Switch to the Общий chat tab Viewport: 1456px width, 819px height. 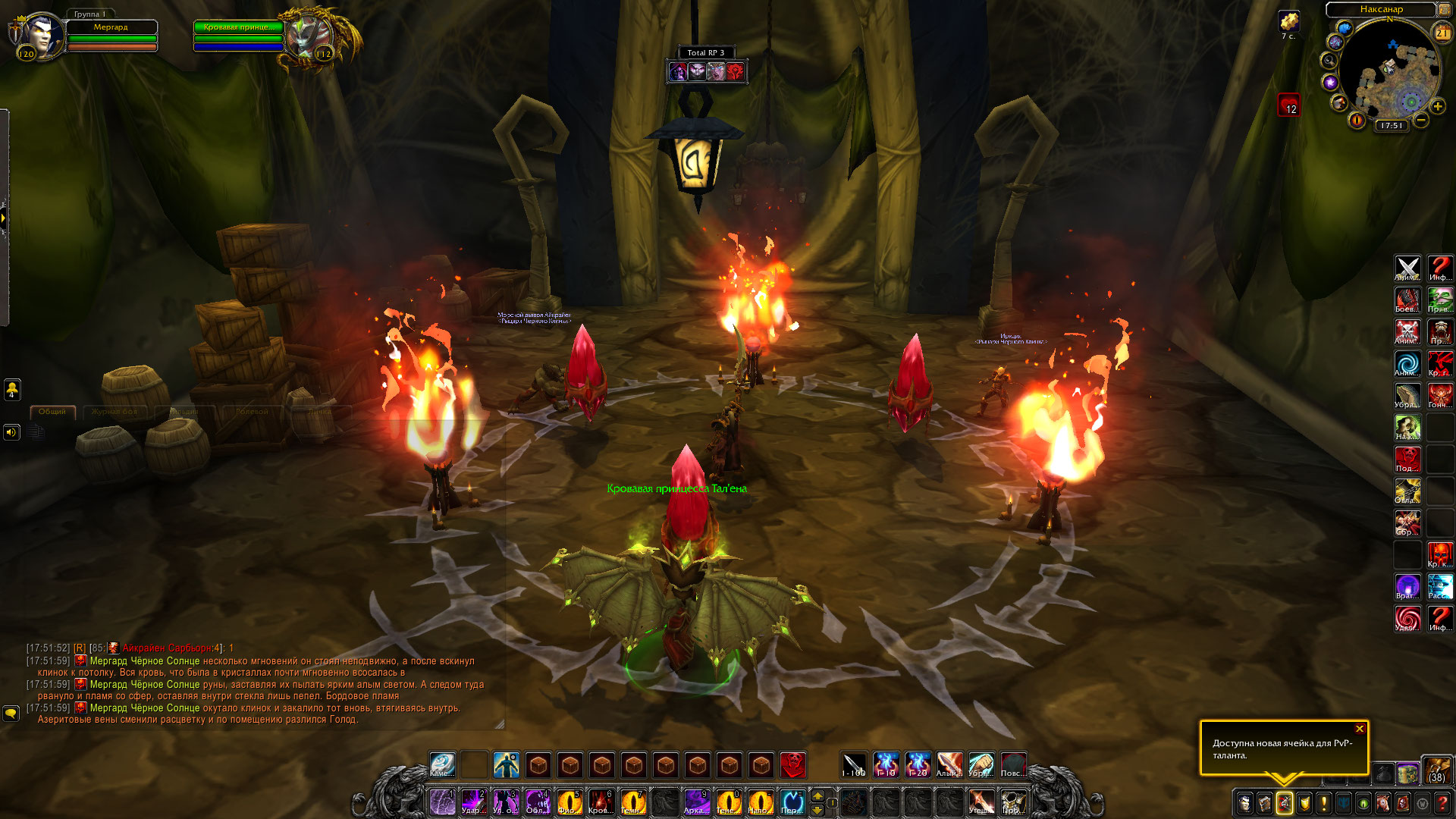(52, 412)
